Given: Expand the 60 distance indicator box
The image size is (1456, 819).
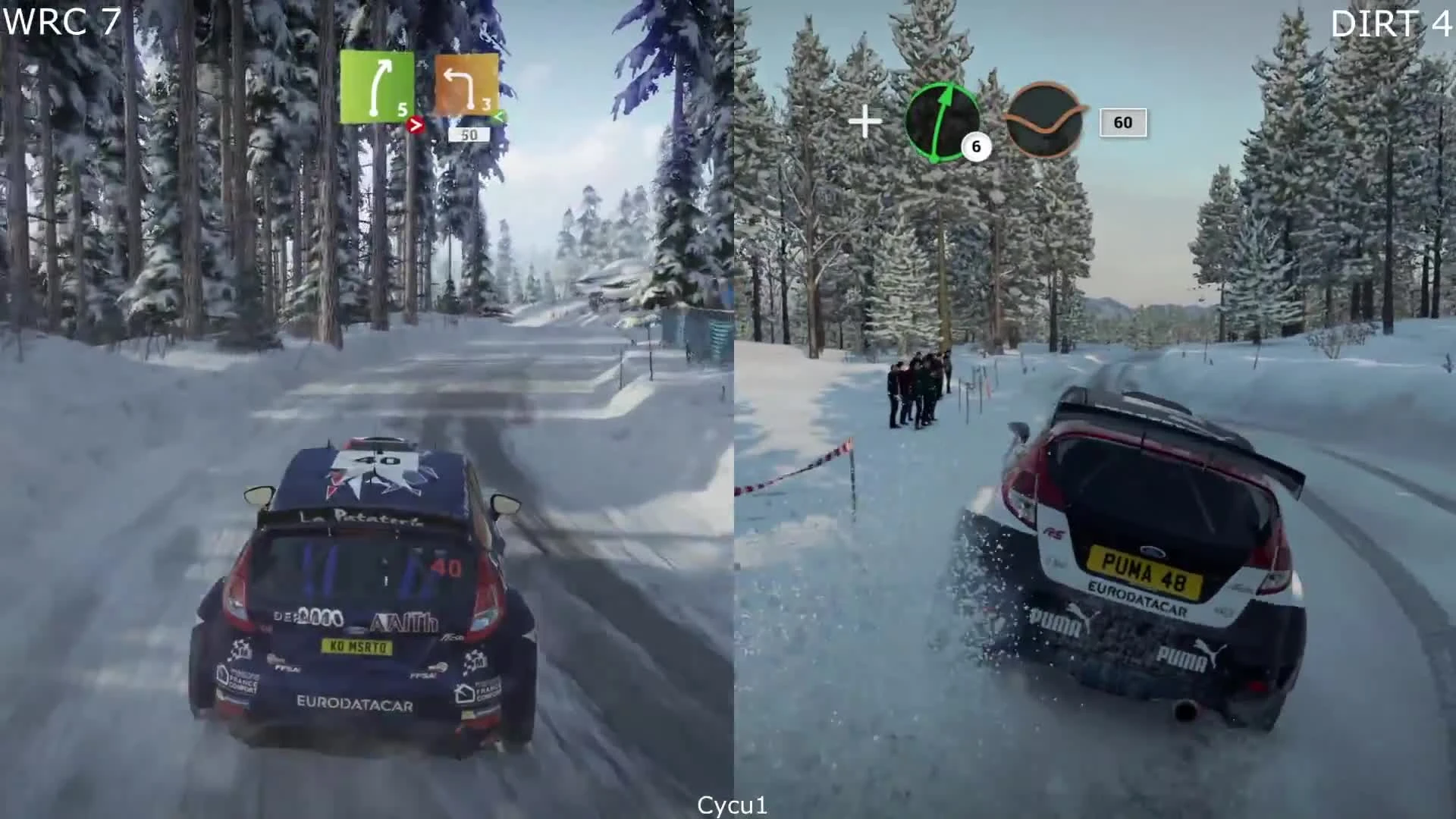Looking at the screenshot, I should click(1122, 122).
